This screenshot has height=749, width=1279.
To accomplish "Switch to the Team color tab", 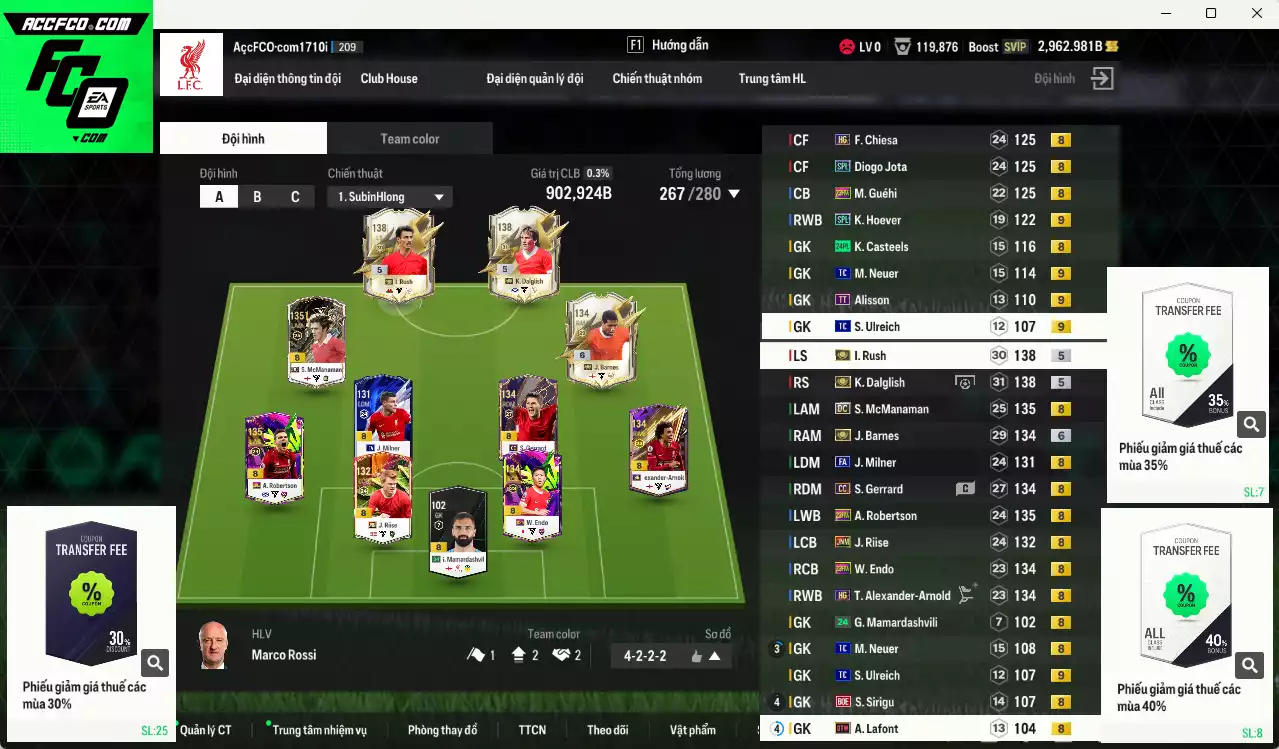I will pyautogui.click(x=409, y=139).
